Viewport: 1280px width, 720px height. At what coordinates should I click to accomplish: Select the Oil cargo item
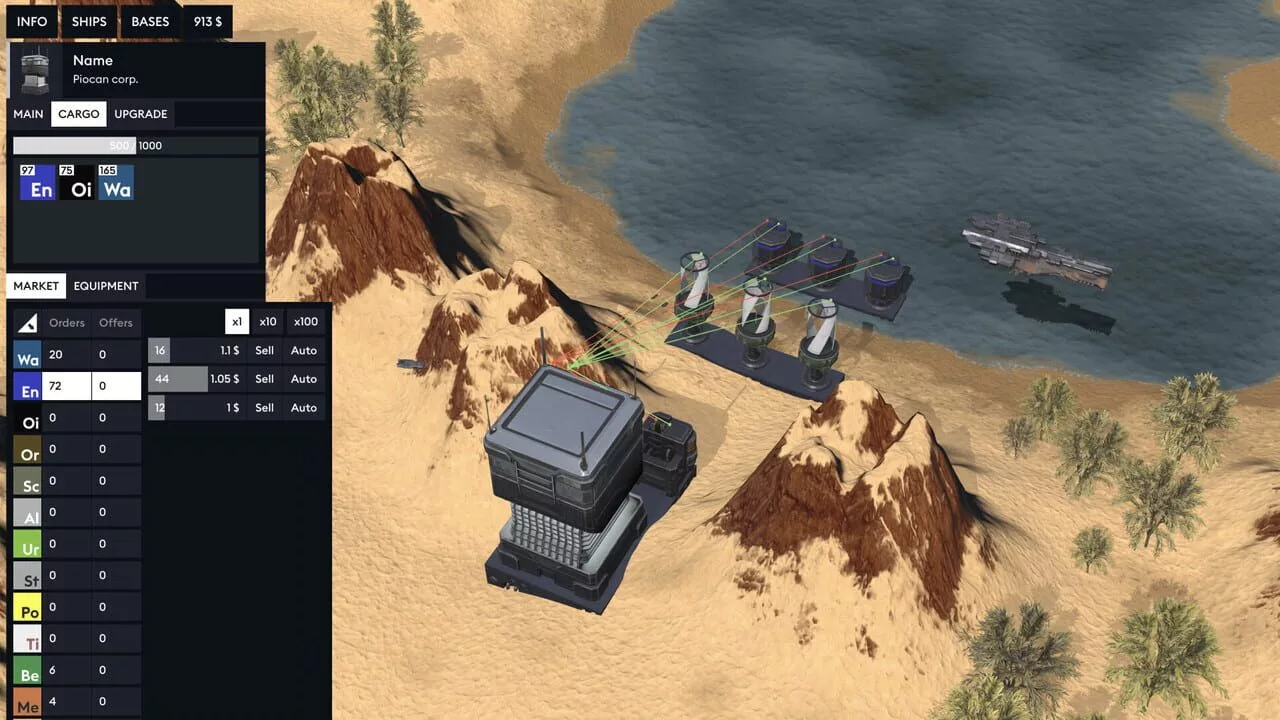77,183
